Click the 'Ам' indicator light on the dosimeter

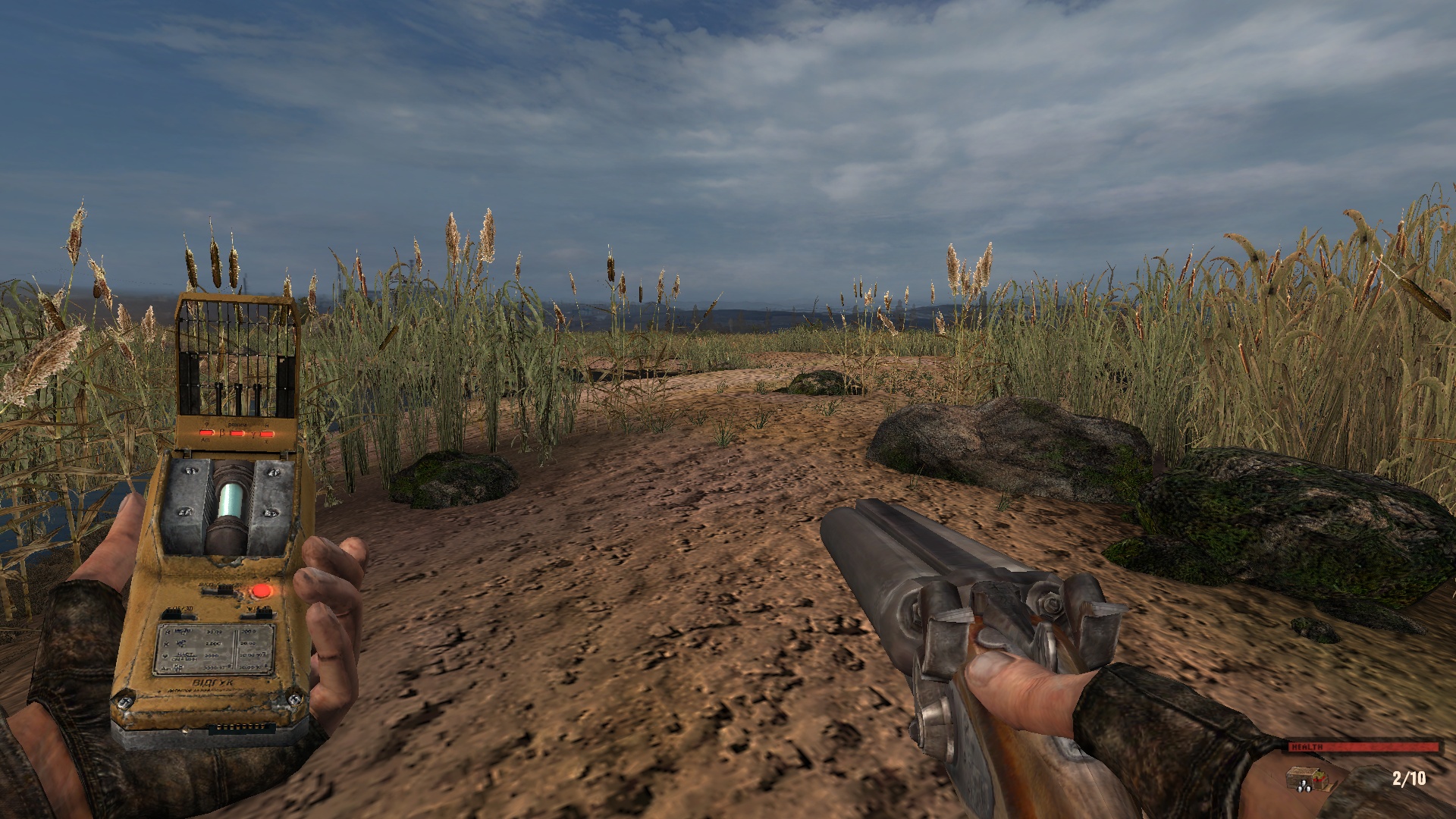coord(206,431)
